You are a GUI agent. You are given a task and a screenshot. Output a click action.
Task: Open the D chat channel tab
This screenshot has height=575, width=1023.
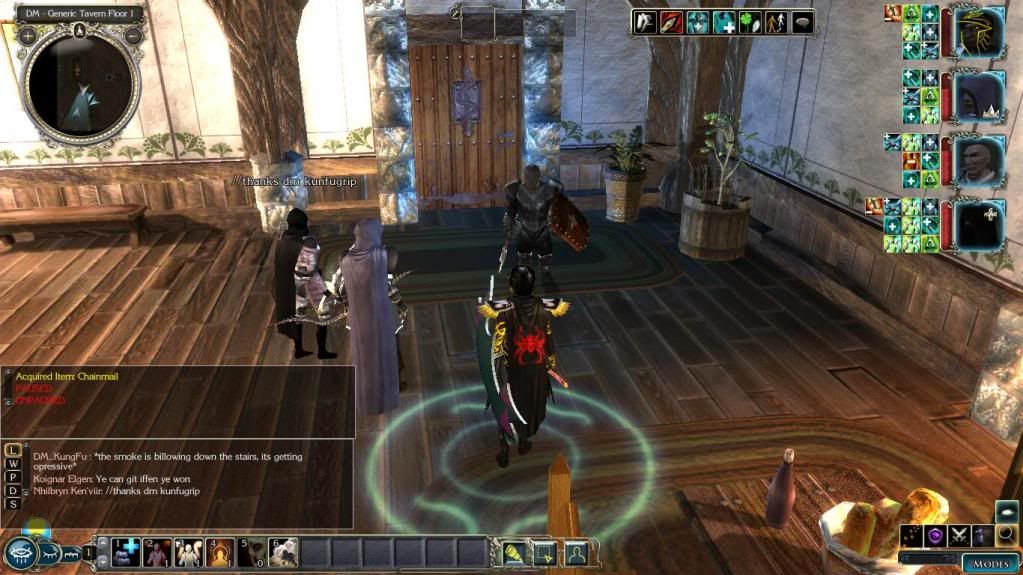click(13, 491)
